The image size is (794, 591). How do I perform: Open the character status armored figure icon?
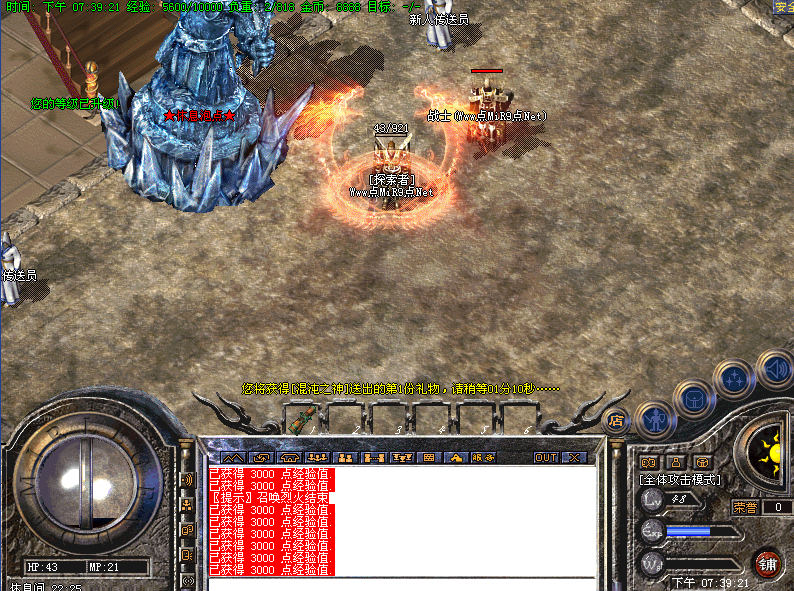coord(655,419)
